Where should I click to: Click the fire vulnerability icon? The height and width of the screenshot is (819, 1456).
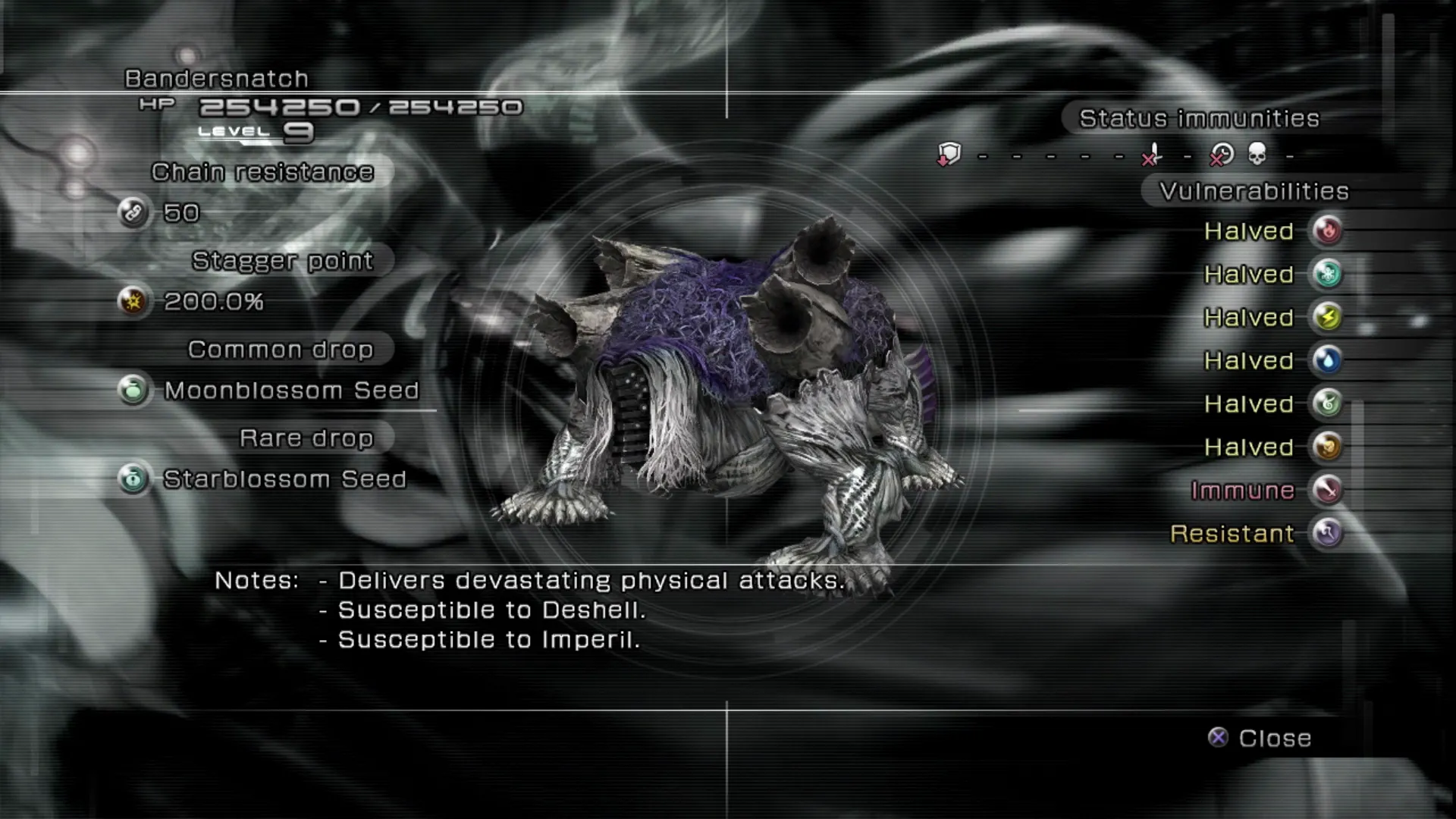[x=1327, y=231]
